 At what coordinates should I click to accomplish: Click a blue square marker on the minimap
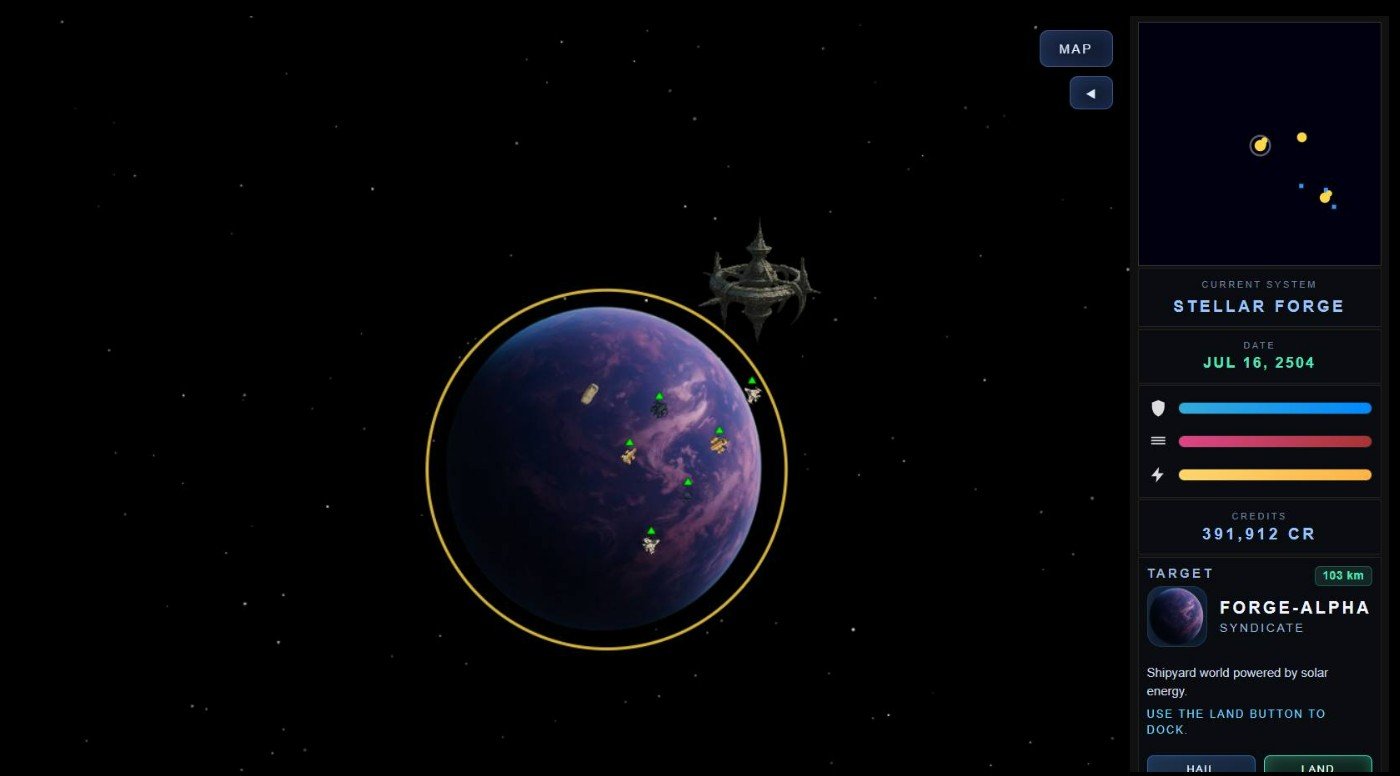(1302, 185)
